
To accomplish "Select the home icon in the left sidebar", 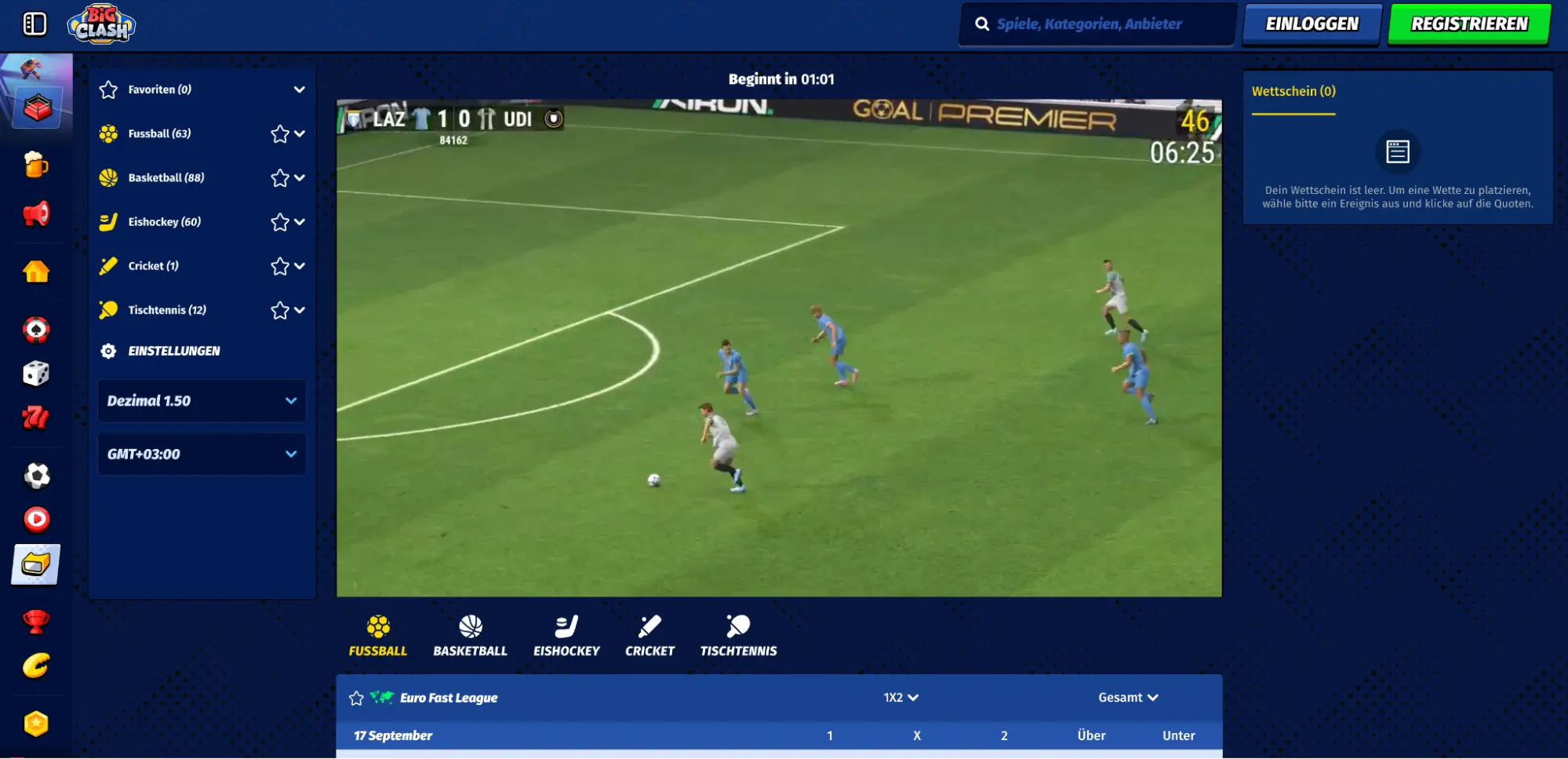I will [x=36, y=272].
